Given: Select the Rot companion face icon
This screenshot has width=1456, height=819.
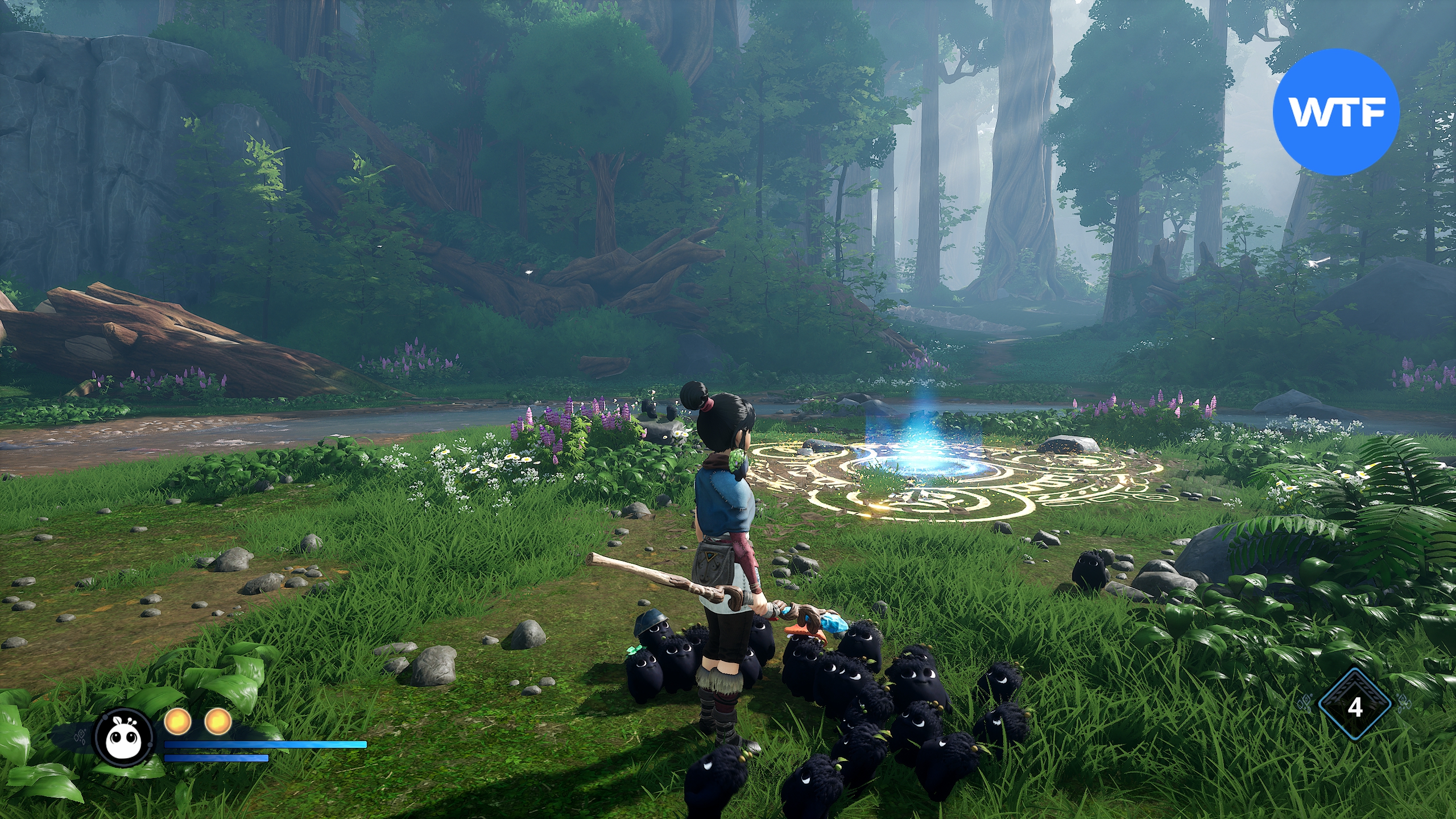Looking at the screenshot, I should [x=125, y=738].
